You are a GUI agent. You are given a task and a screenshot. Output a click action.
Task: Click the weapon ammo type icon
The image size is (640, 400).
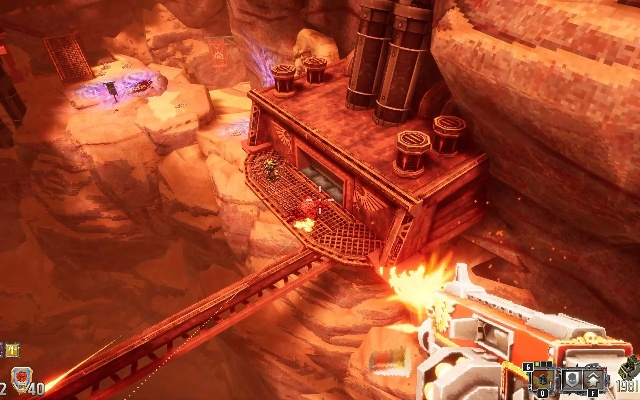pyautogui.click(x=630, y=367)
